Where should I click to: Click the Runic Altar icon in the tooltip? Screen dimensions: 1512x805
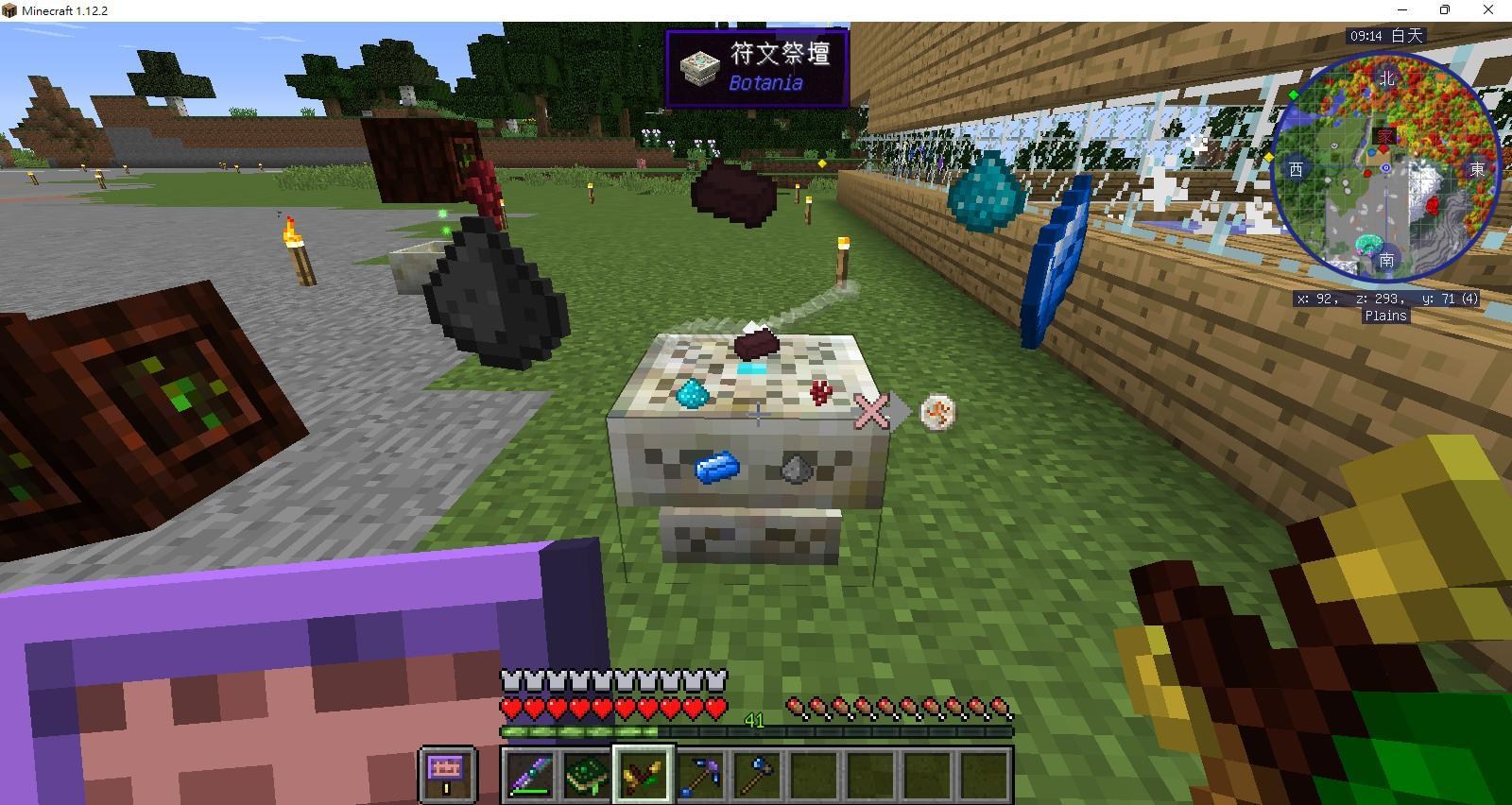coord(699,68)
